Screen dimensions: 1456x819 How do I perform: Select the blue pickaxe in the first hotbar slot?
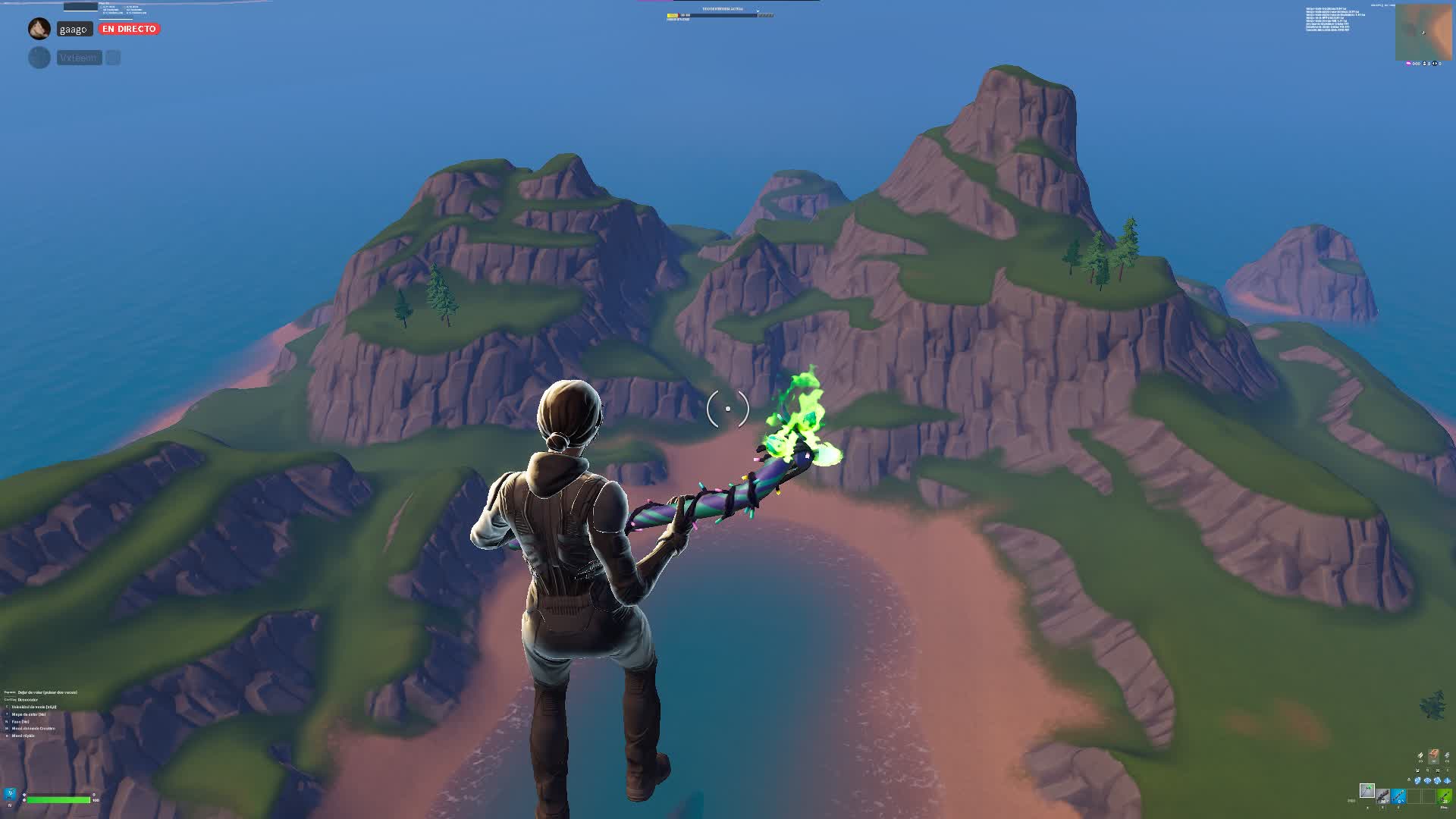coord(1398,797)
